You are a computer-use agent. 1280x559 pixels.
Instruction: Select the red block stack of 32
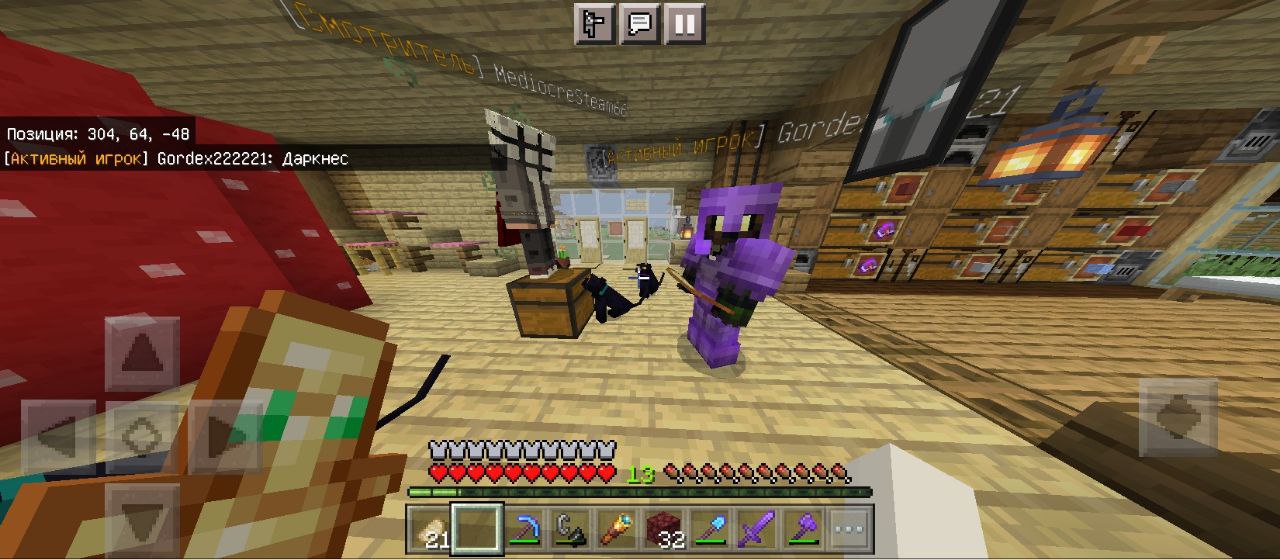(x=662, y=529)
